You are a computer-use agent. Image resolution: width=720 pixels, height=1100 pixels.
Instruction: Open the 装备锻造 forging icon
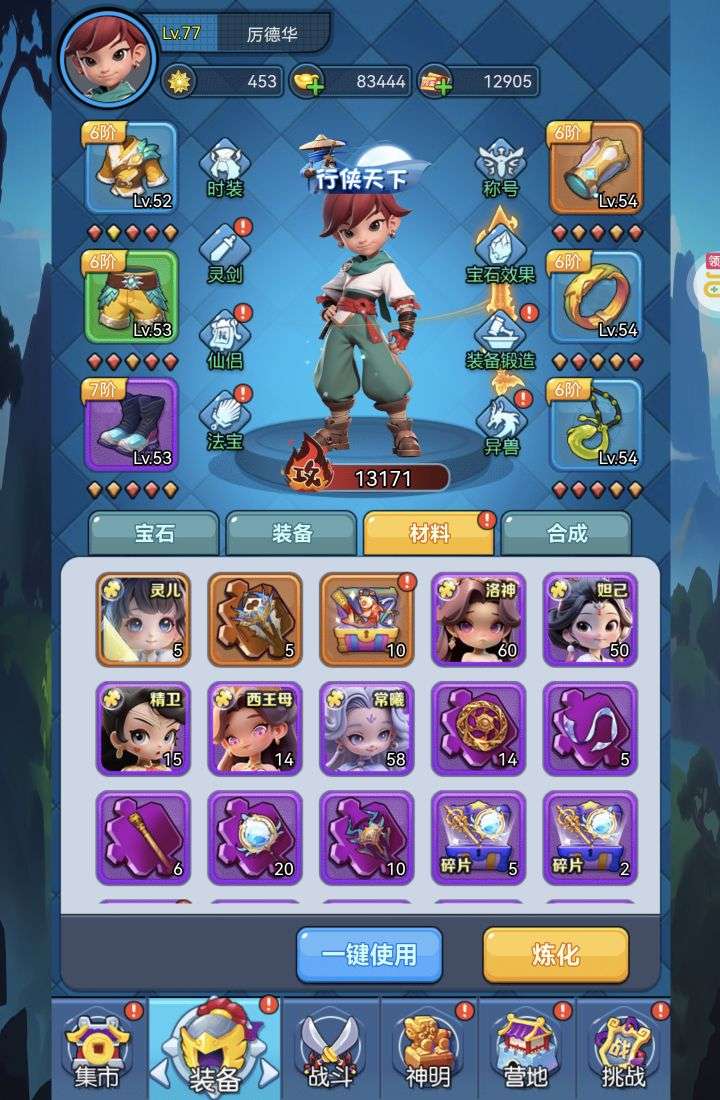click(500, 338)
